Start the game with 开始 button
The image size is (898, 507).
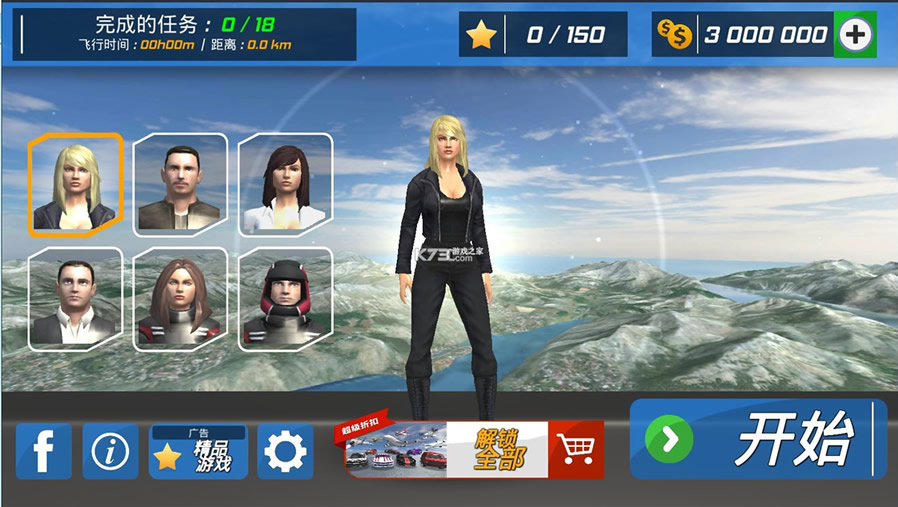click(x=758, y=439)
